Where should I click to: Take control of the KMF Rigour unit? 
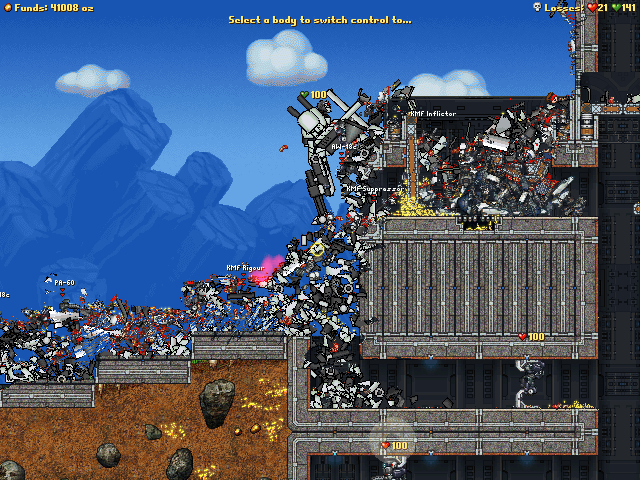(244, 268)
